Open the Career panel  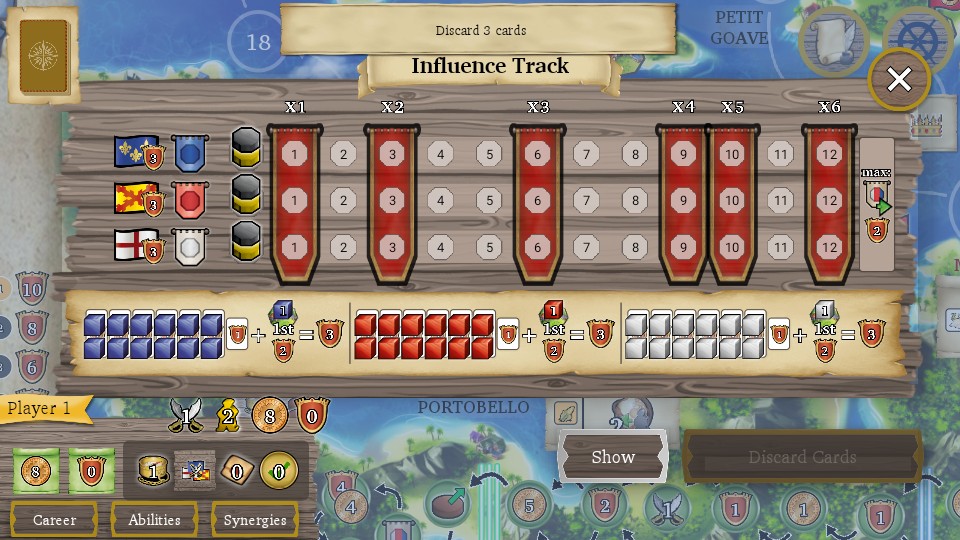(54, 520)
